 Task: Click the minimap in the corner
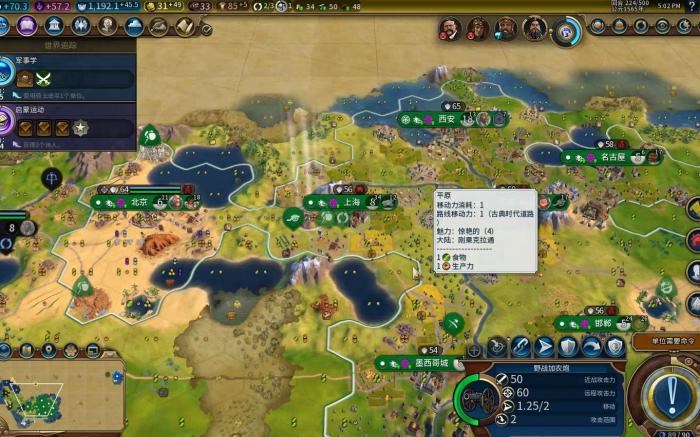[x=35, y=398]
